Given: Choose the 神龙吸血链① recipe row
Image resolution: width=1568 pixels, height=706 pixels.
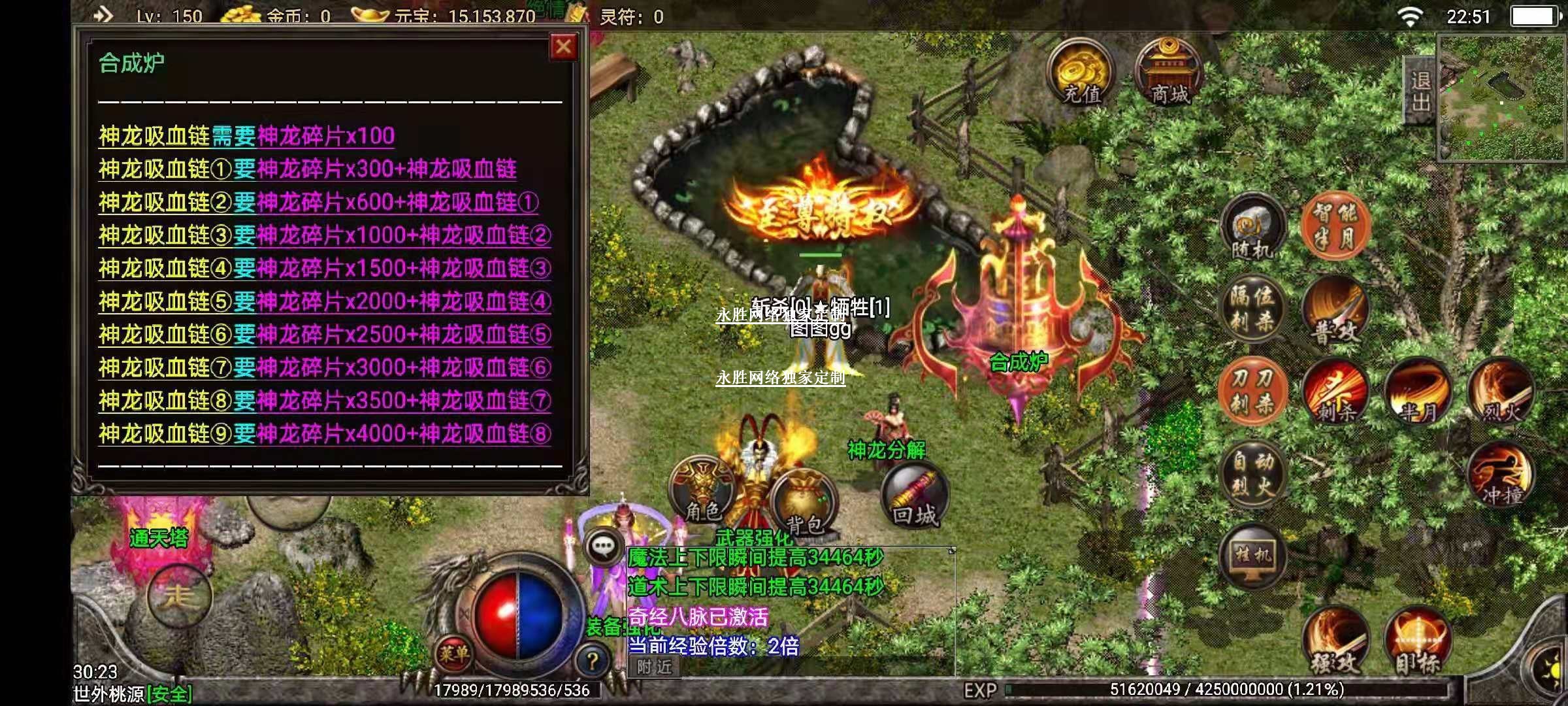Looking at the screenshot, I should 307,169.
